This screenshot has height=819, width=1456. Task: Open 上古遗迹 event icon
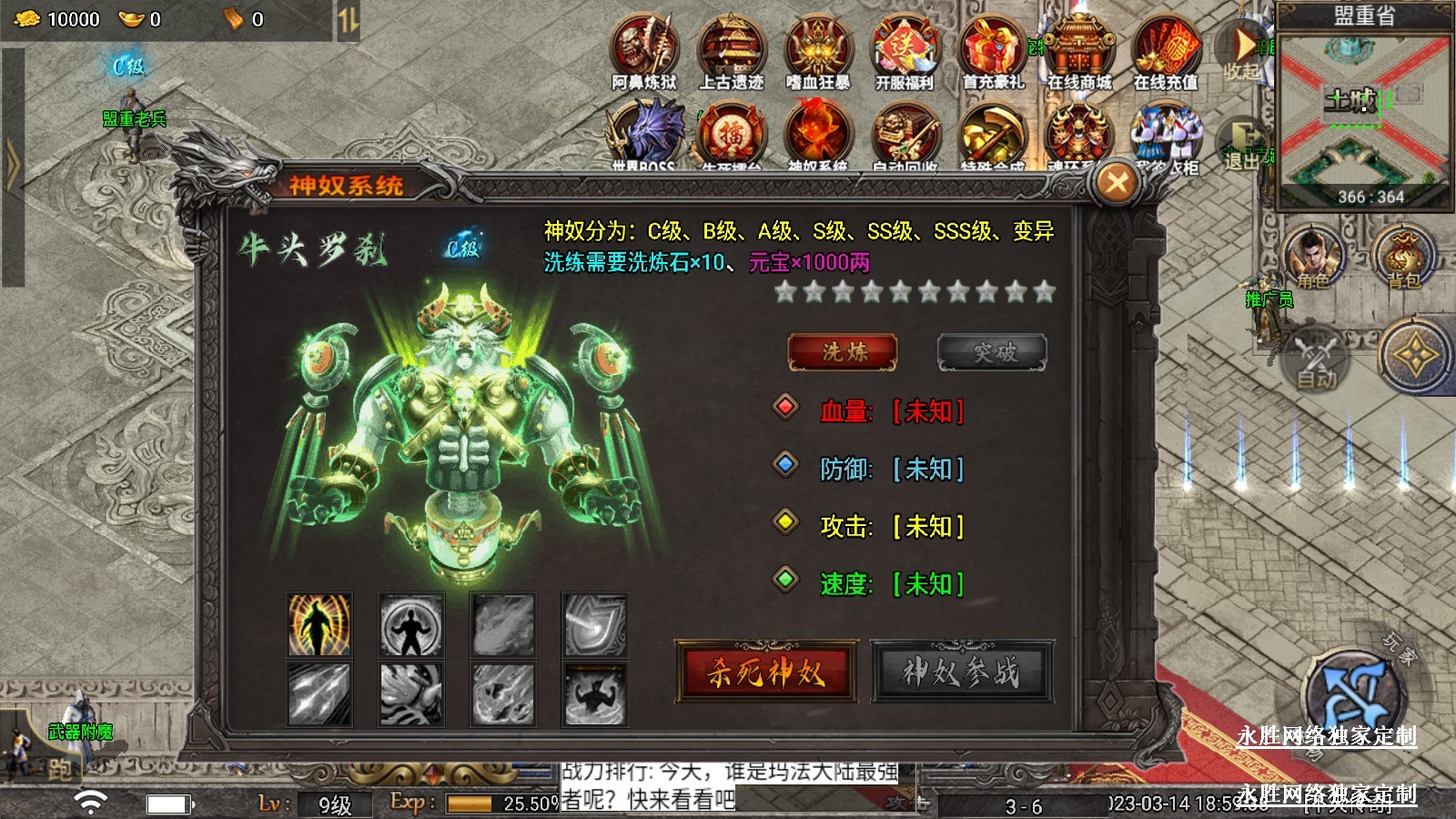731,52
